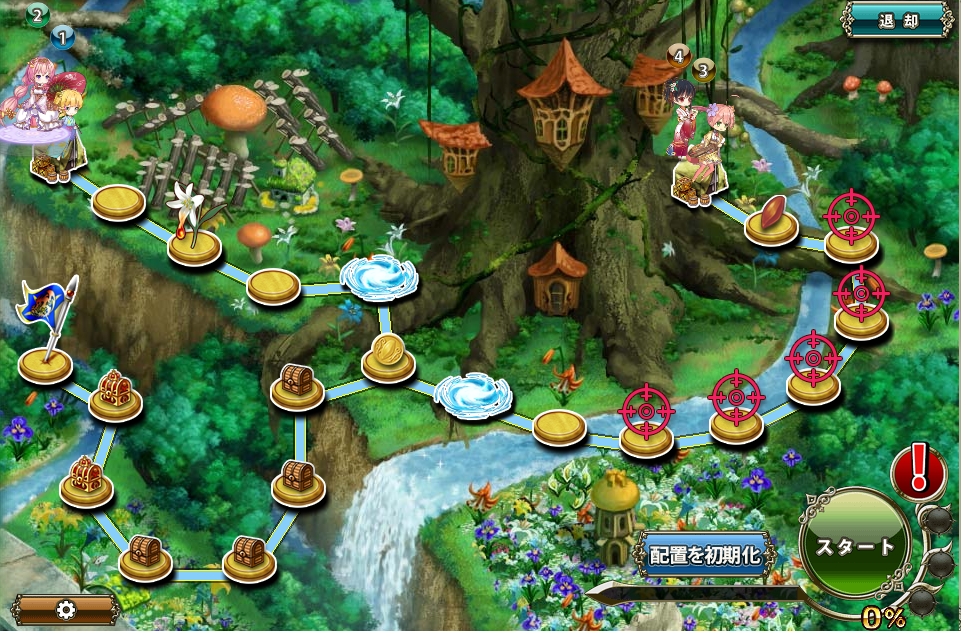
Task: Open the gear settings button
Action: (66, 609)
